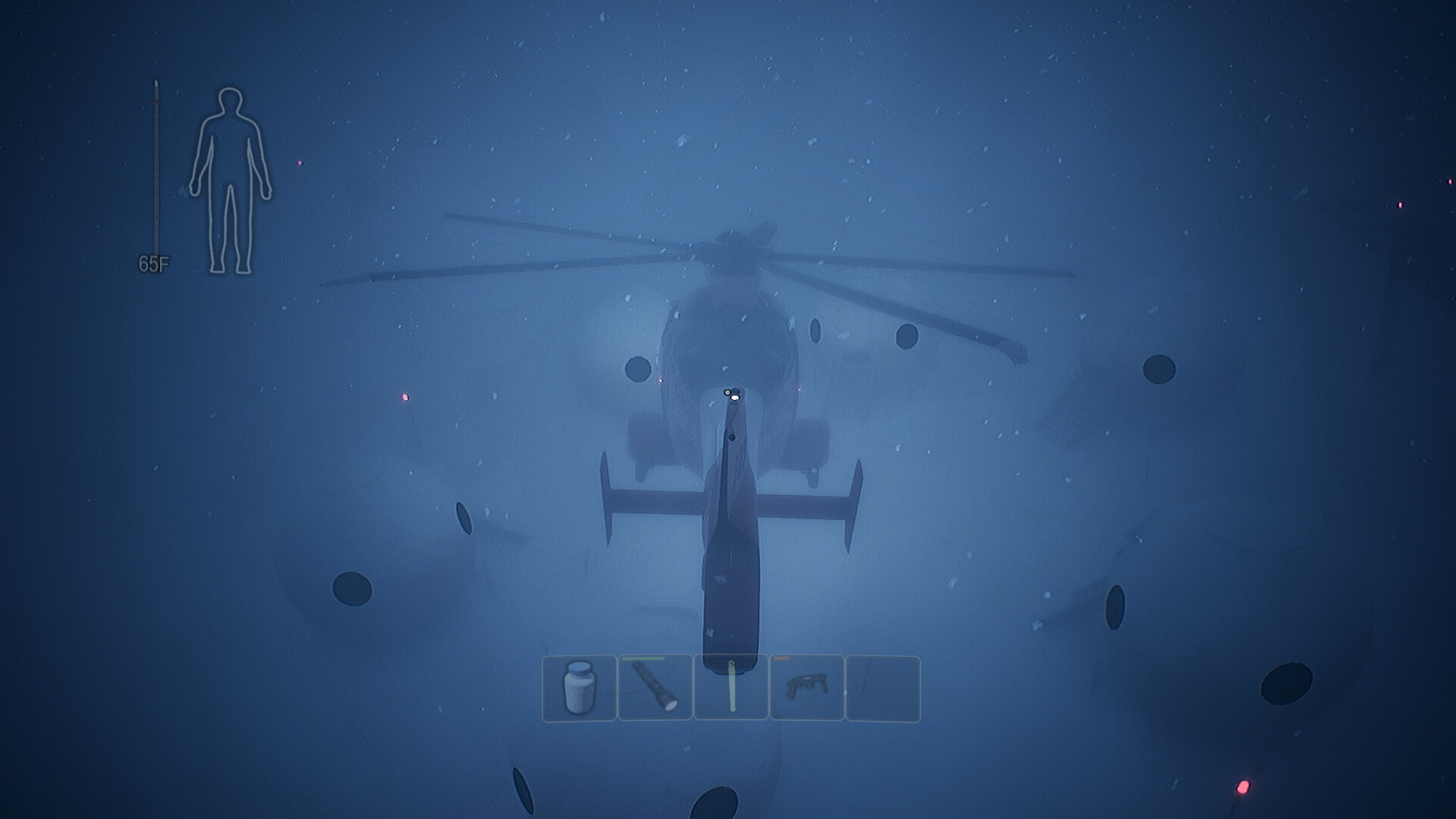This screenshot has width=1456, height=819.
Task: Select the gun in the hotbar
Action: 807,688
